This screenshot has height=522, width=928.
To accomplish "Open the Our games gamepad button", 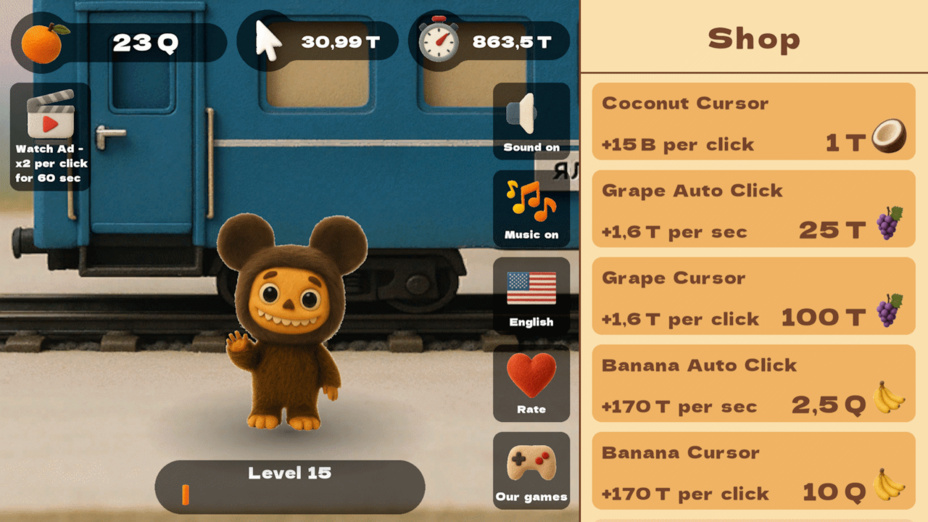I will point(531,470).
